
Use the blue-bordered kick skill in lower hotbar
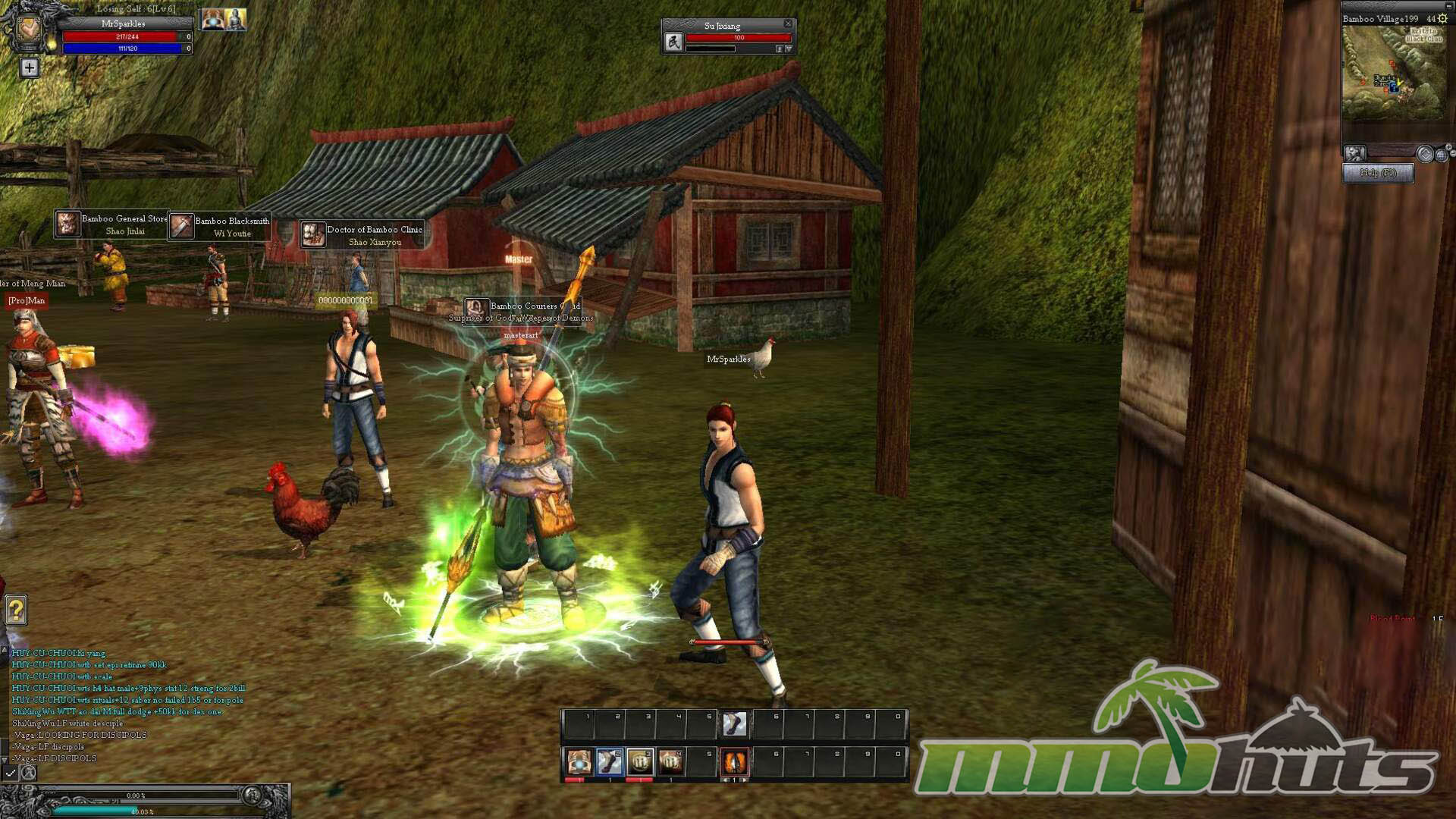tap(609, 761)
